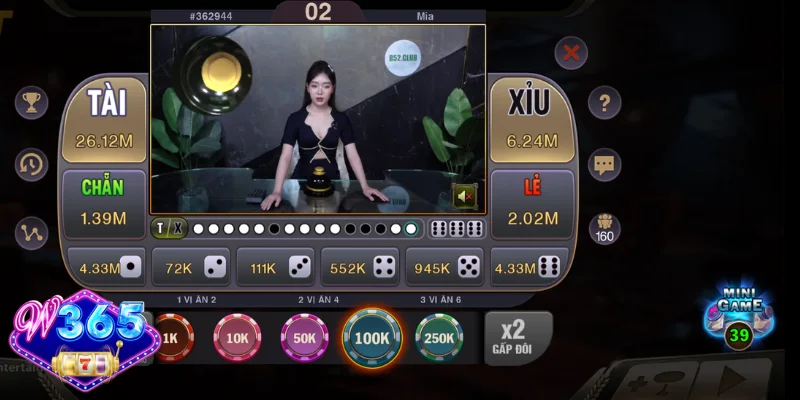Image resolution: width=800 pixels, height=400 pixels.
Task: Open the chat speech bubble
Action: pos(604,164)
